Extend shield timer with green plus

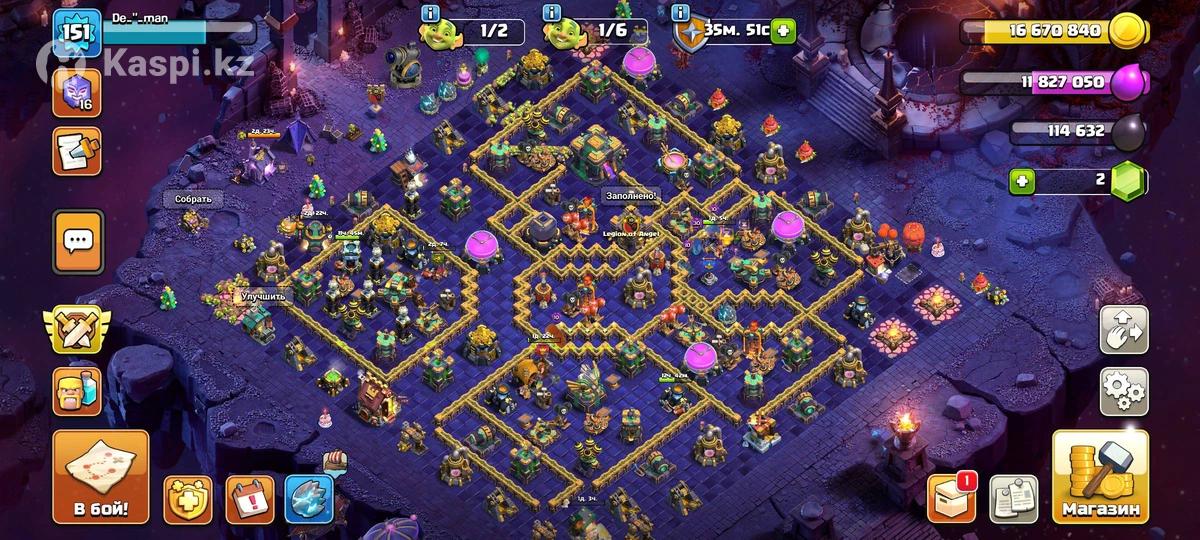point(782,31)
